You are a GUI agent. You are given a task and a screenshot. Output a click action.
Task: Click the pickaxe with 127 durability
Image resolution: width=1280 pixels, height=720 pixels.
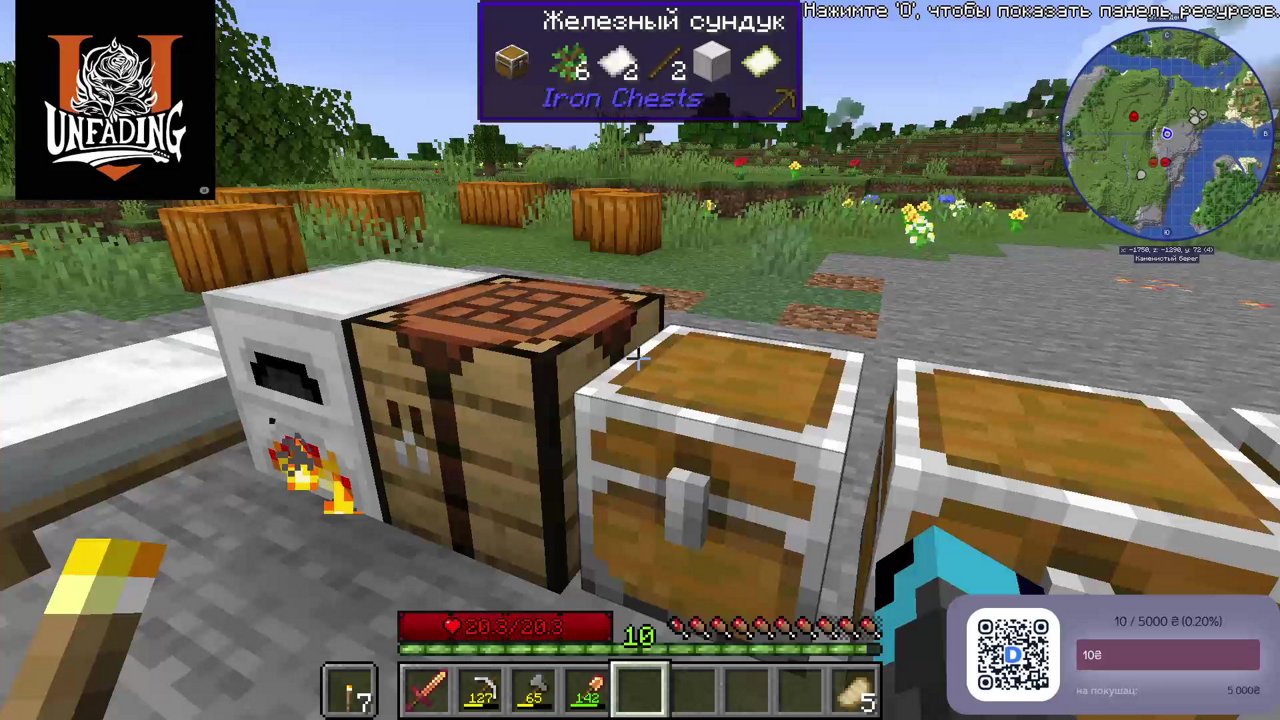pyautogui.click(x=480, y=687)
